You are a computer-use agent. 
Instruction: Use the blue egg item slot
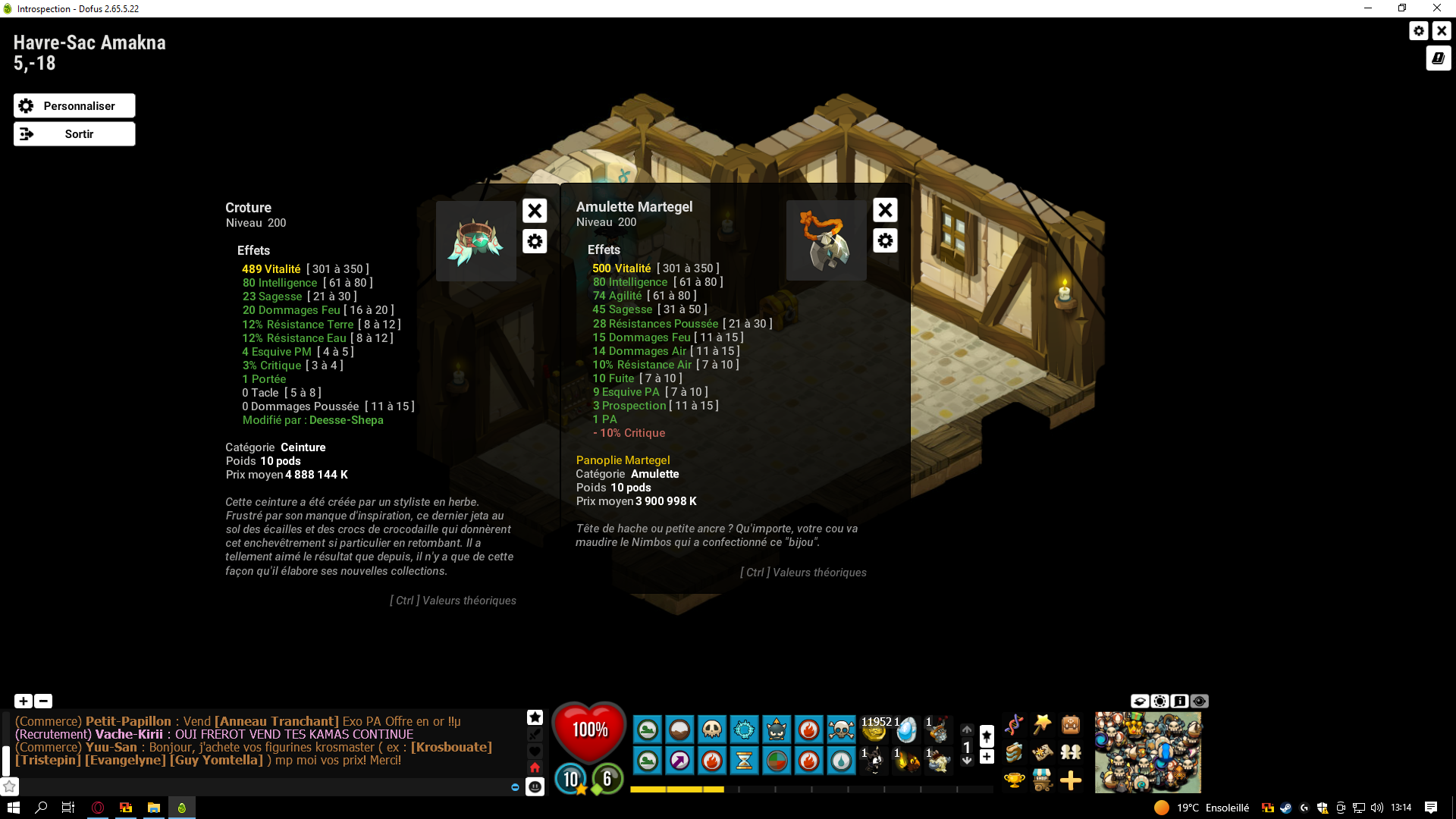pos(905,730)
